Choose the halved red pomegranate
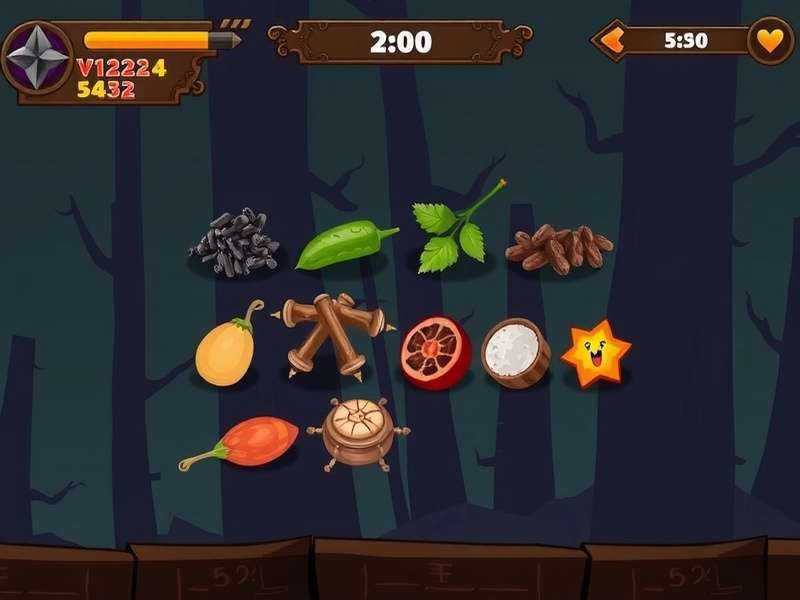Viewport: 800px width, 600px height. (435, 352)
